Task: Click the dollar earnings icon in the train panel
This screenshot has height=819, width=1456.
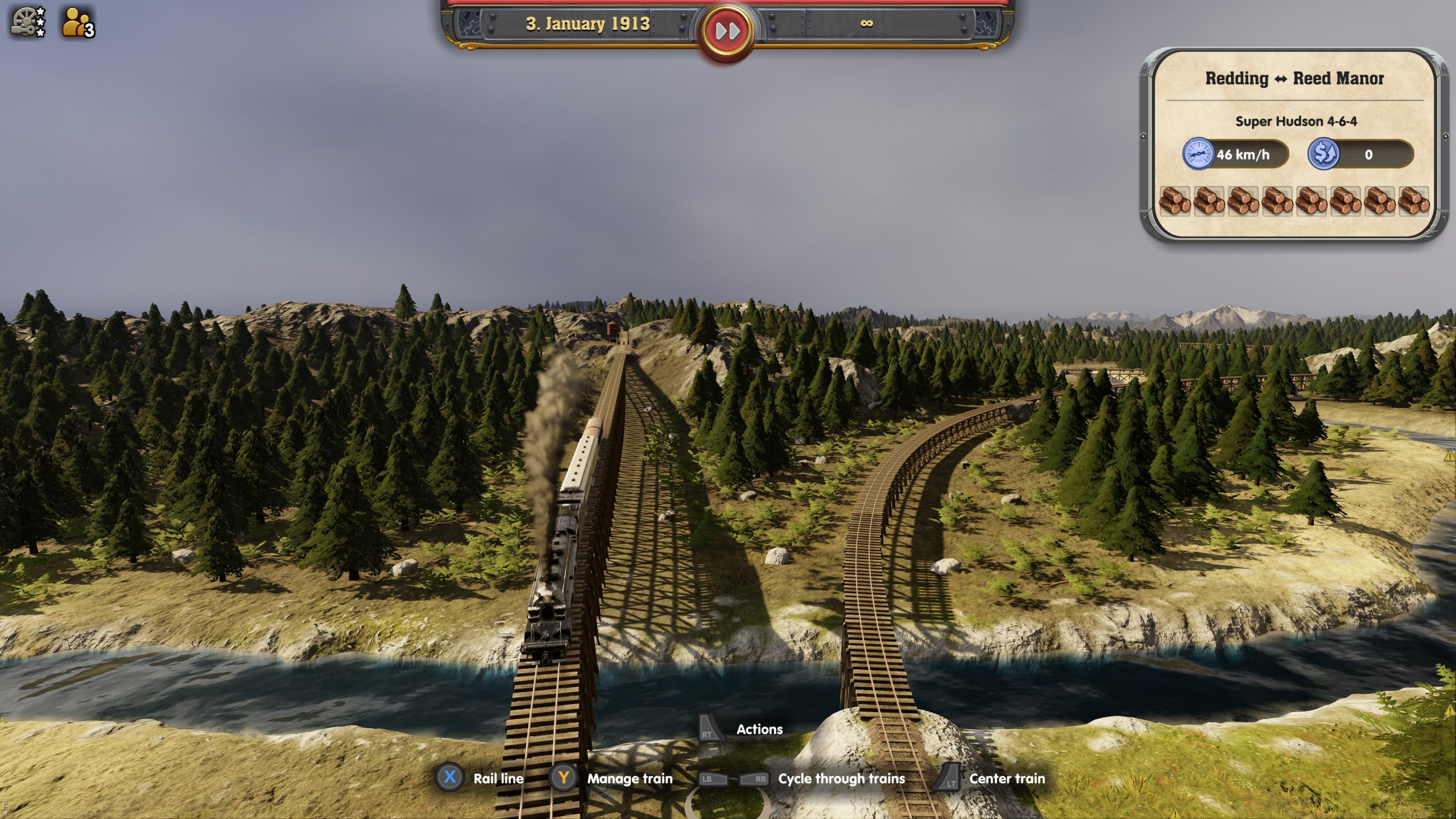Action: pos(1323,154)
